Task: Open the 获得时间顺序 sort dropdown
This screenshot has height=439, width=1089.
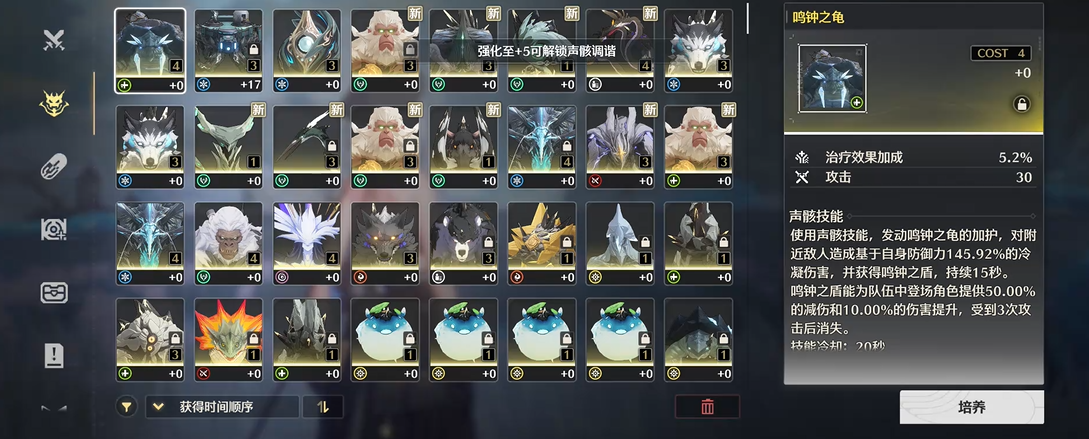Action: tap(222, 407)
